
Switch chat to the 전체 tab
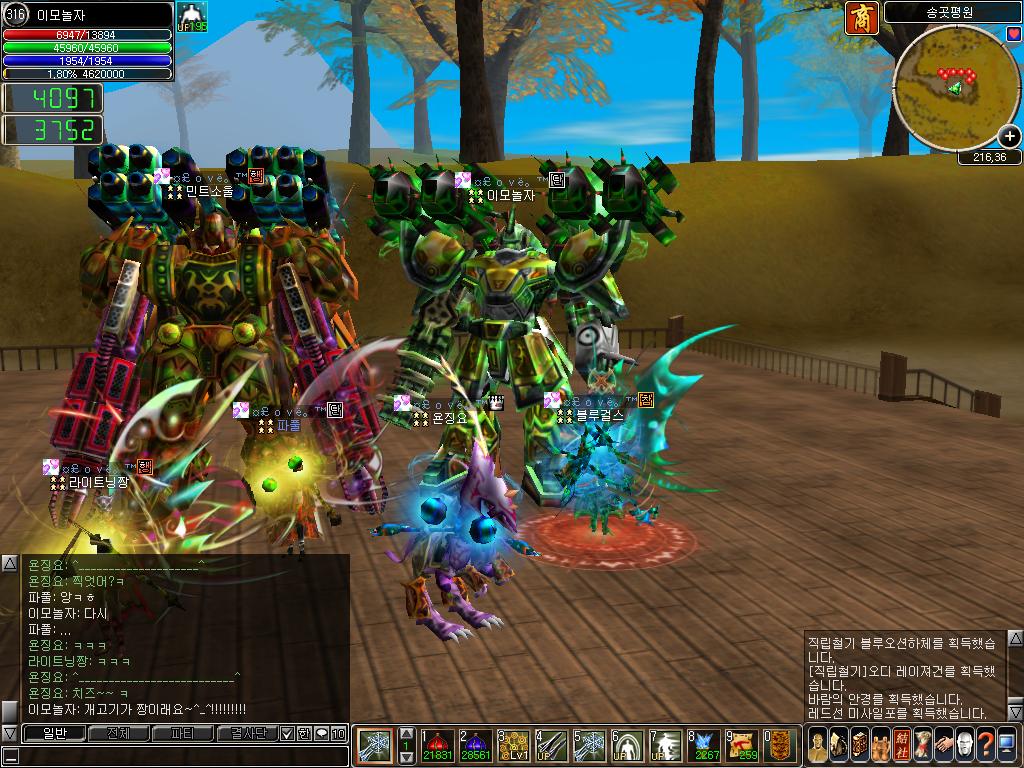pyautogui.click(x=117, y=733)
